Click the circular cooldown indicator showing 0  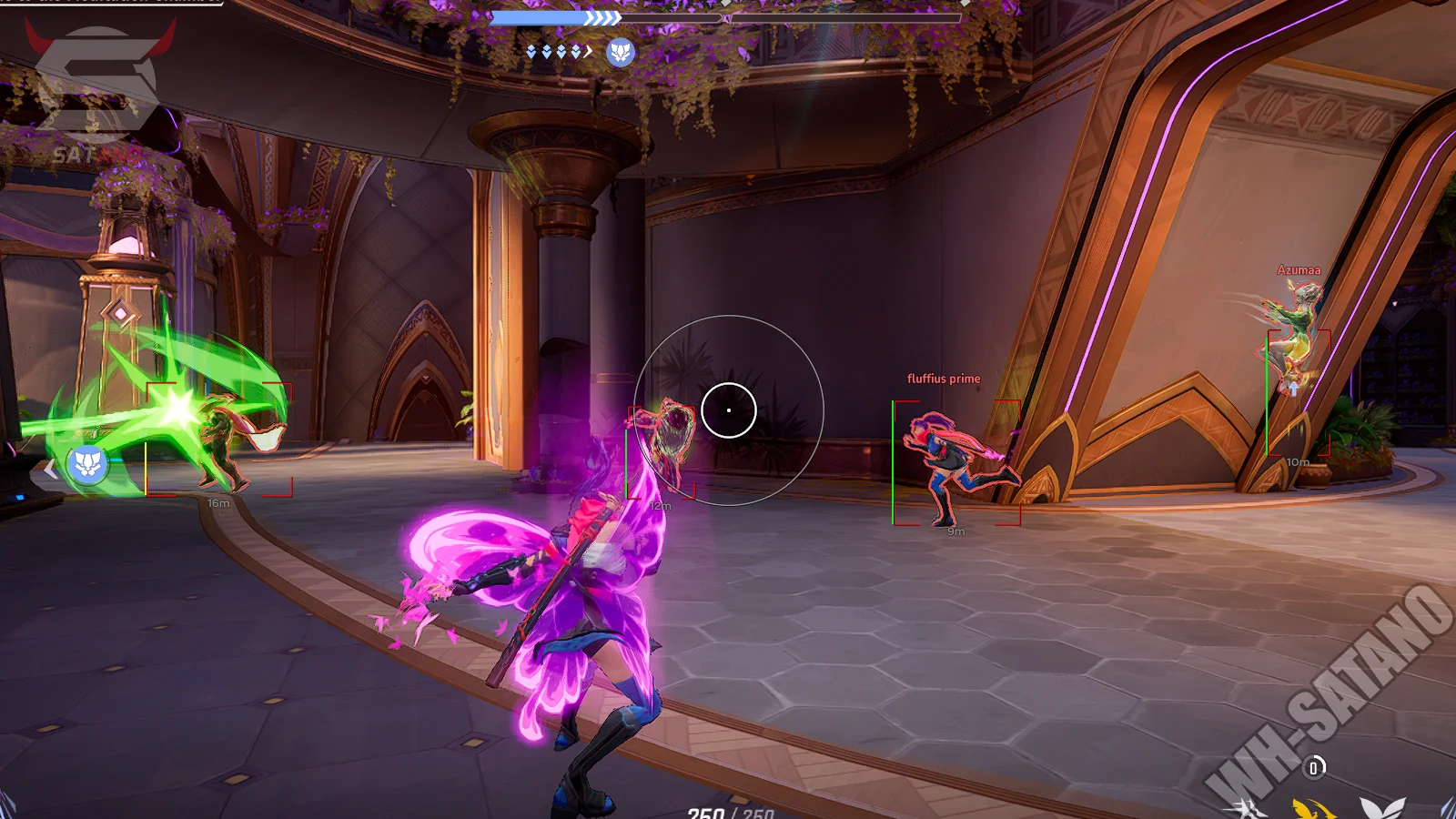(x=1313, y=768)
